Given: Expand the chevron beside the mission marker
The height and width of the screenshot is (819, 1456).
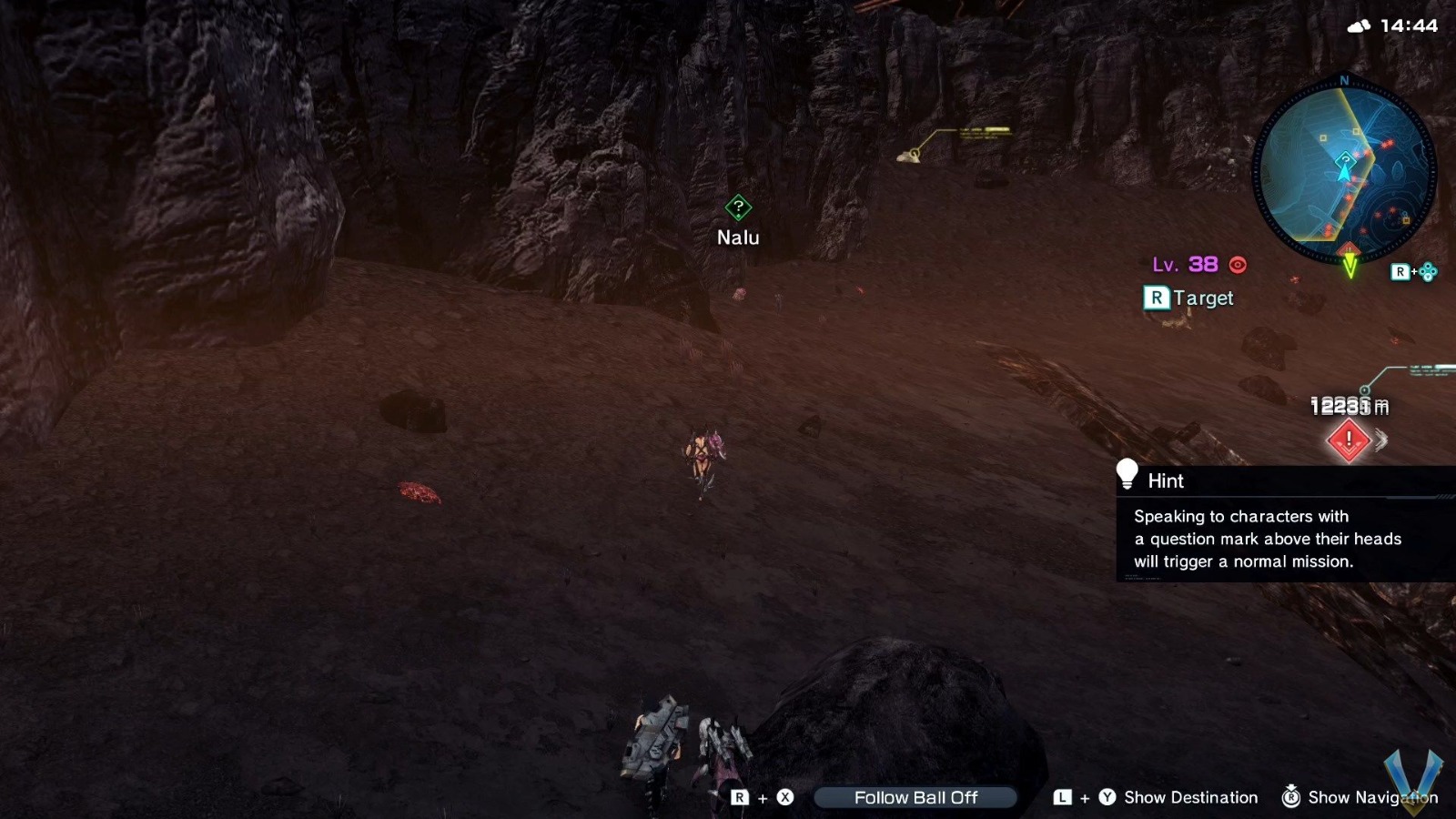Looking at the screenshot, I should point(1381,440).
